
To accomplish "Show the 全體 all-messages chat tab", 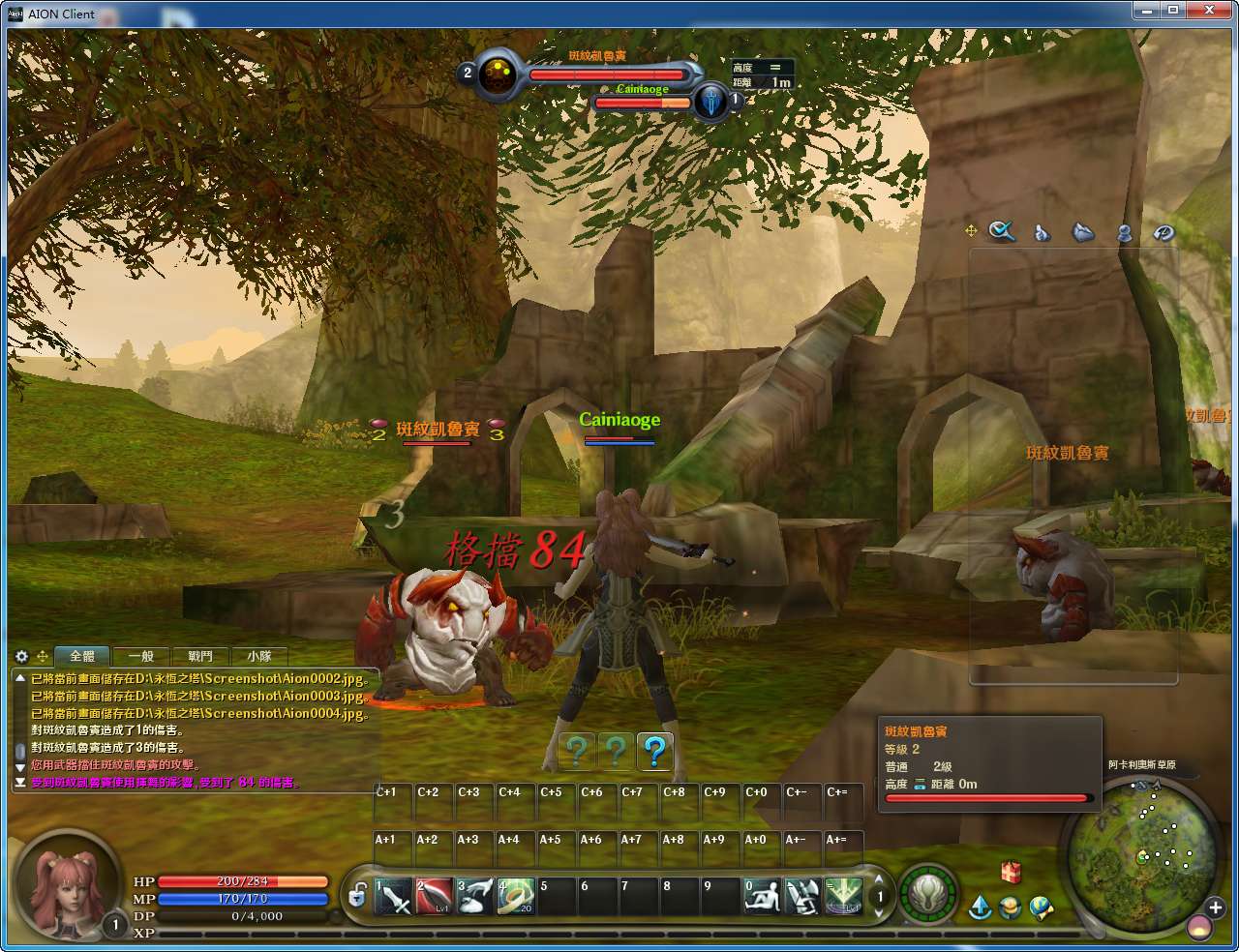I will pos(82,656).
